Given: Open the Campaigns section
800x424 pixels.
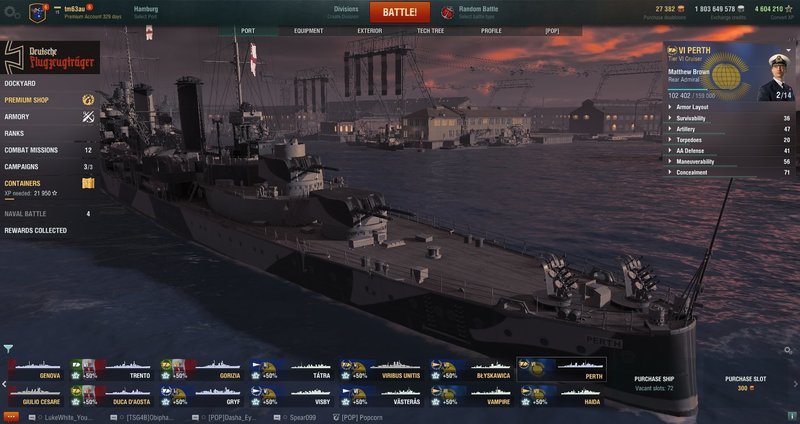Looking at the screenshot, I should pyautogui.click(x=22, y=166).
